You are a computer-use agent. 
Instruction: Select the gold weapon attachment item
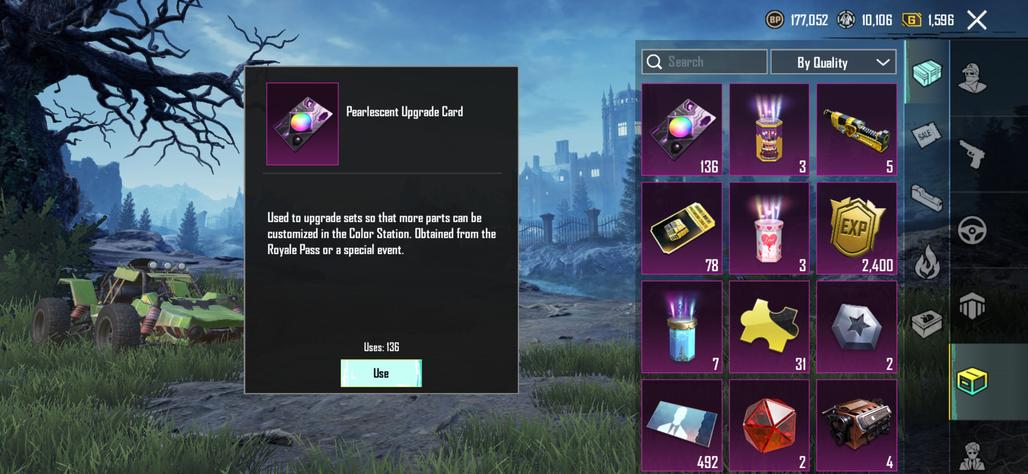pyautogui.click(x=857, y=129)
